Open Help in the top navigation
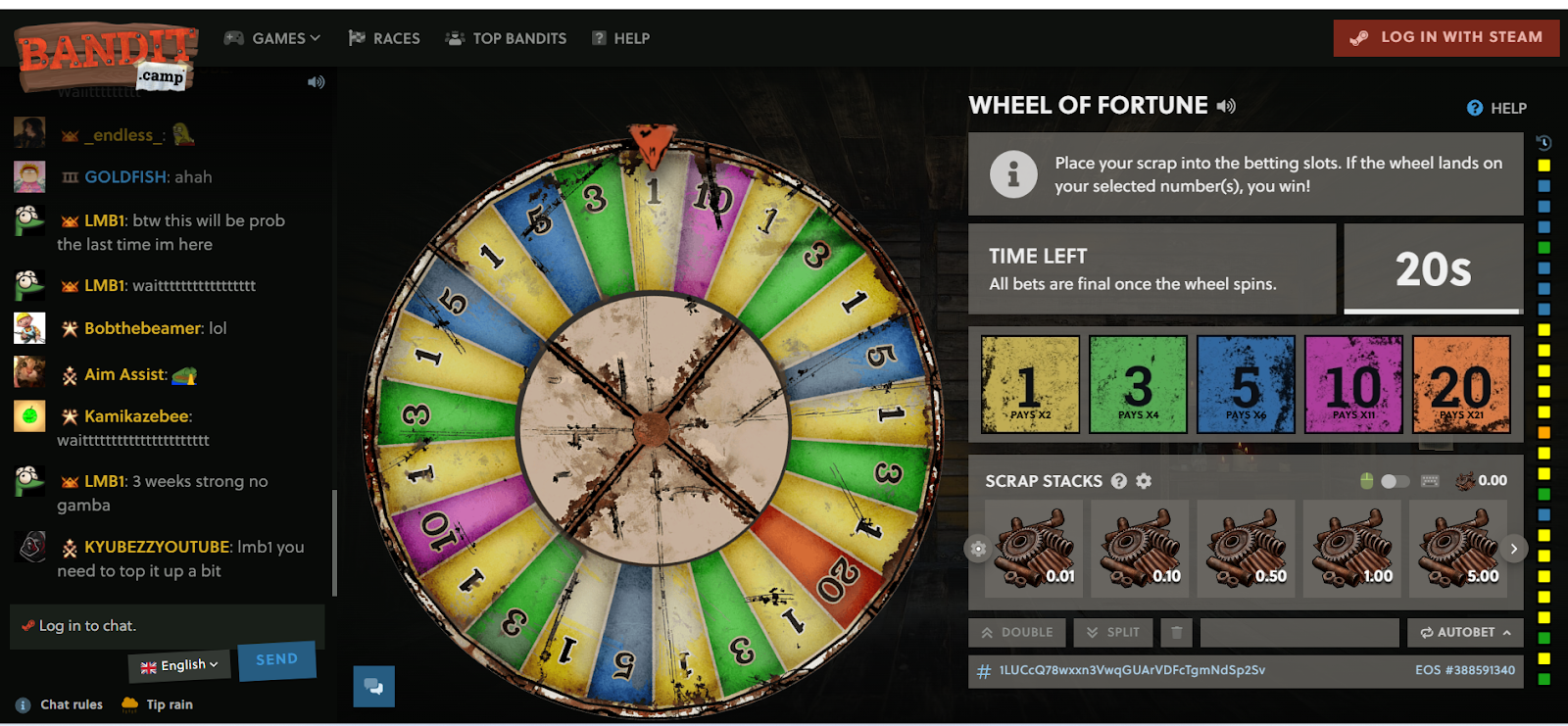Screen dimensions: 1568x726 [x=621, y=38]
